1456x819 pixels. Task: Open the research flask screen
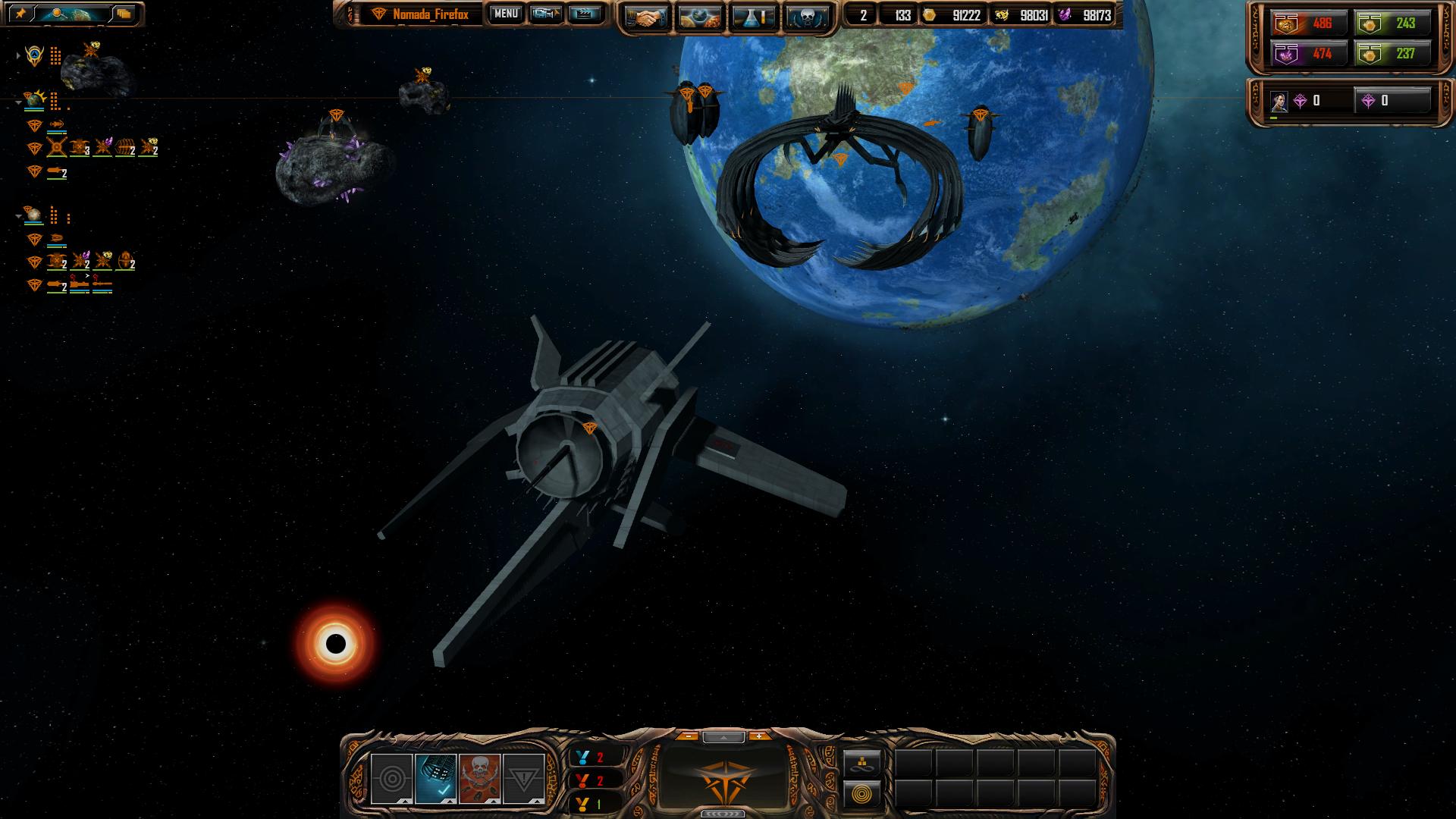click(754, 17)
